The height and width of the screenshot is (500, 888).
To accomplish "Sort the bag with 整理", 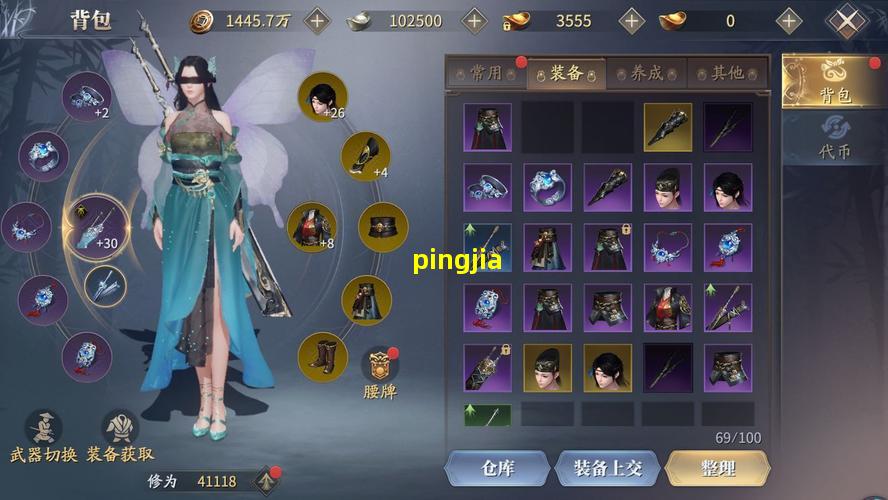I will tap(717, 468).
